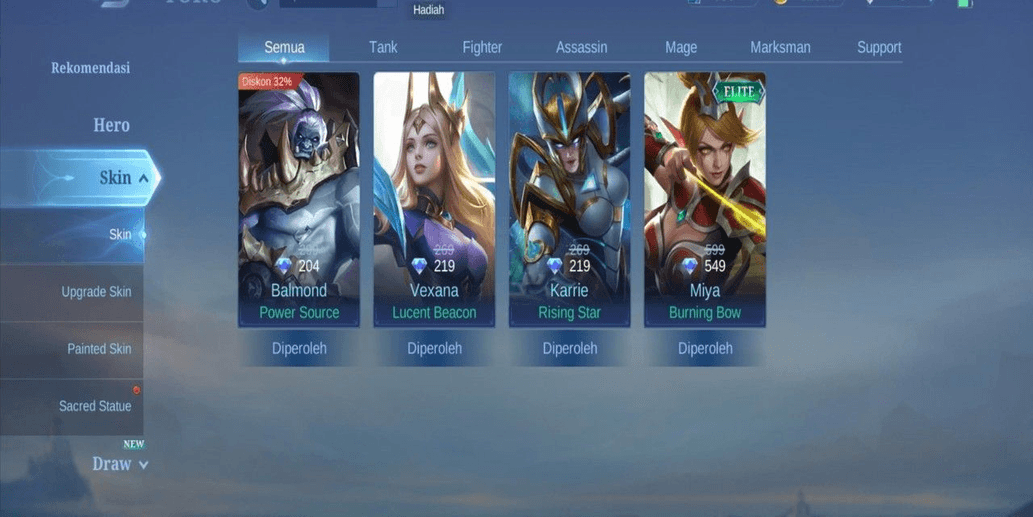Open the Tank skin category
Viewport: 1033px width, 517px height.
(383, 47)
